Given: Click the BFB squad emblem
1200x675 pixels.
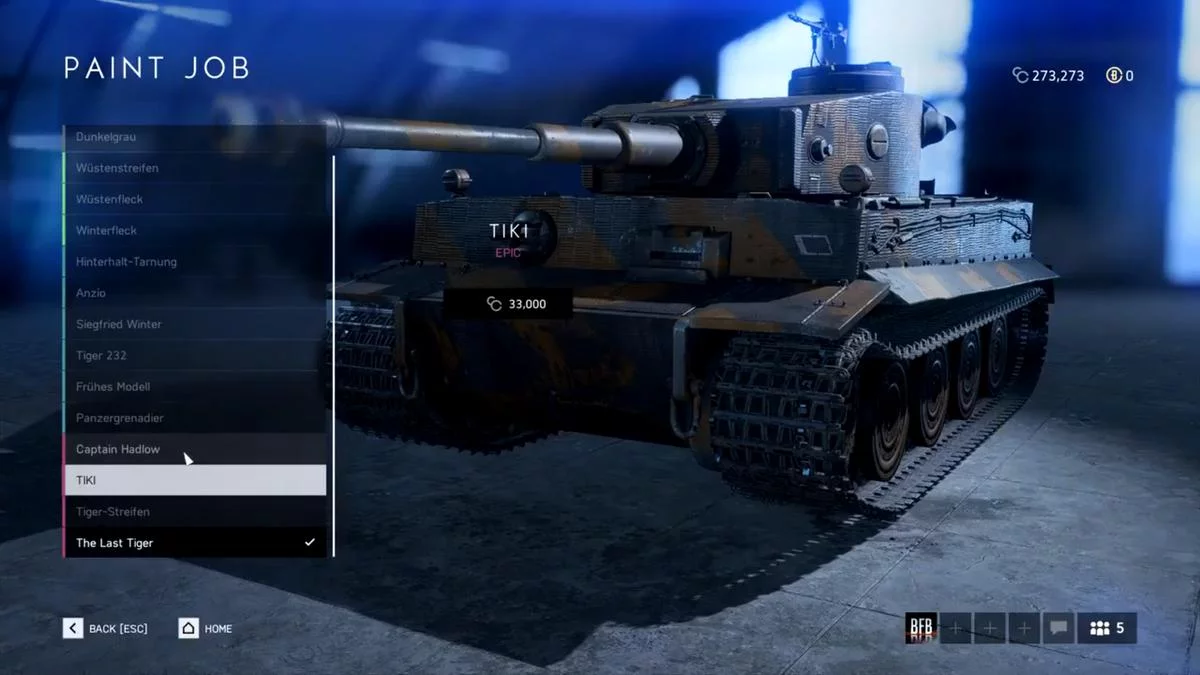Looking at the screenshot, I should pos(920,628).
